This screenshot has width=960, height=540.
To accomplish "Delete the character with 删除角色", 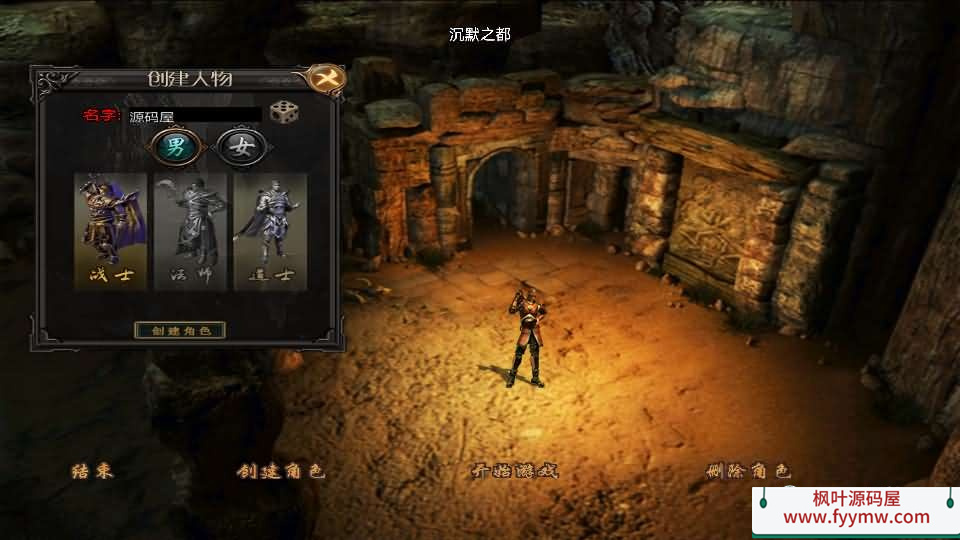I will point(748,471).
